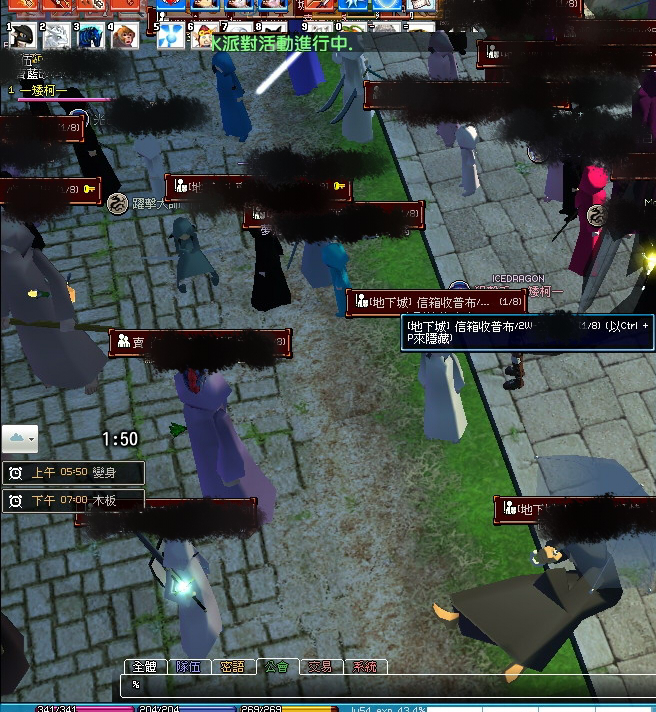Show the 交易 trade chat tab
The width and height of the screenshot is (656, 712).
(320, 666)
